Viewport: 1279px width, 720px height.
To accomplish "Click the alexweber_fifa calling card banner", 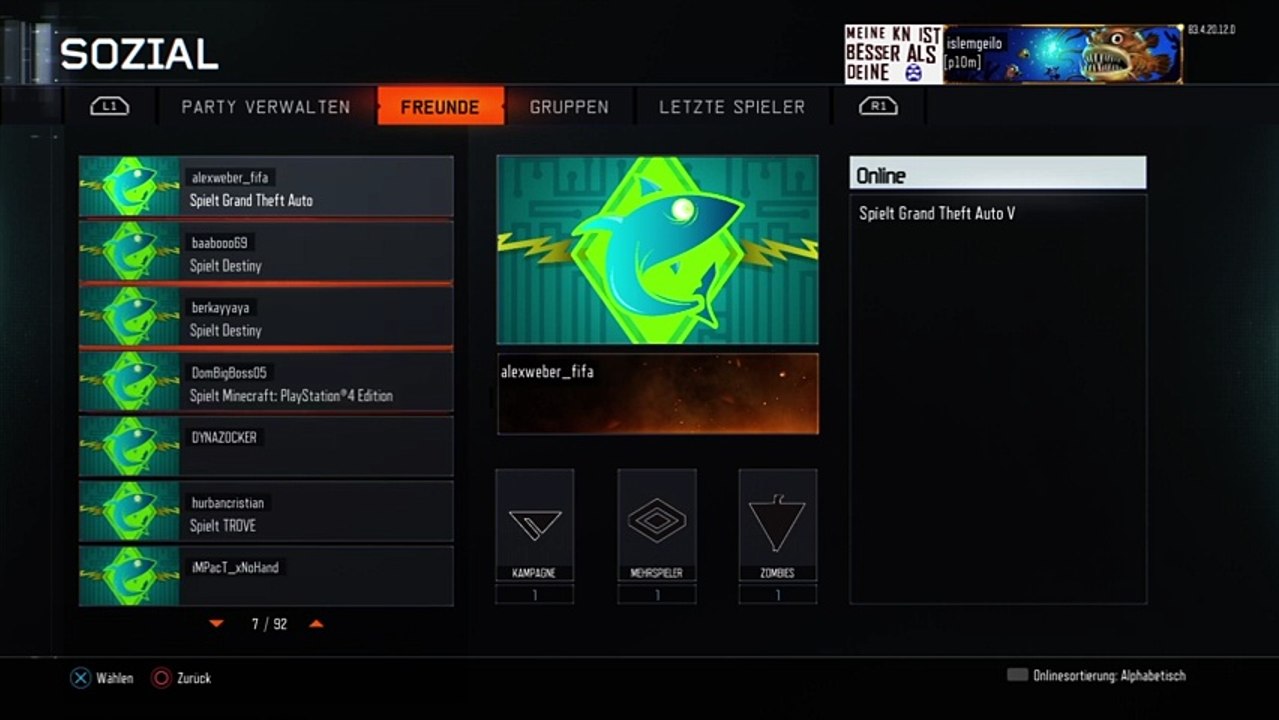I will coord(657,393).
